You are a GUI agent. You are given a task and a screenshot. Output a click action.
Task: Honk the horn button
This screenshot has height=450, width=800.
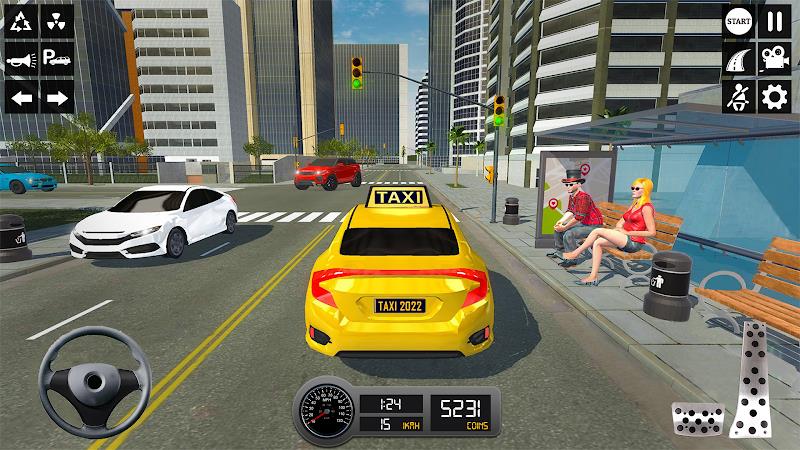pyautogui.click(x=22, y=62)
